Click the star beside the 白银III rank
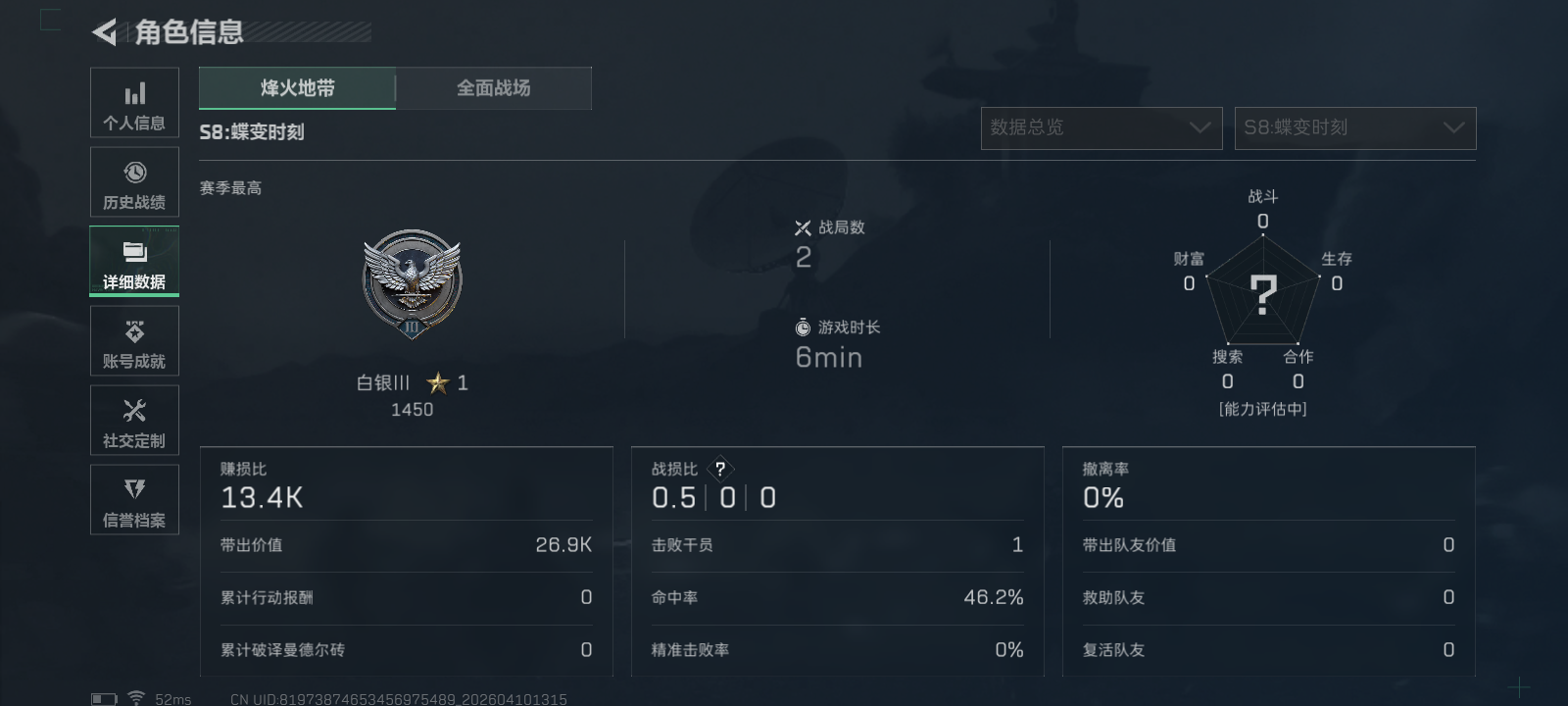 437,383
